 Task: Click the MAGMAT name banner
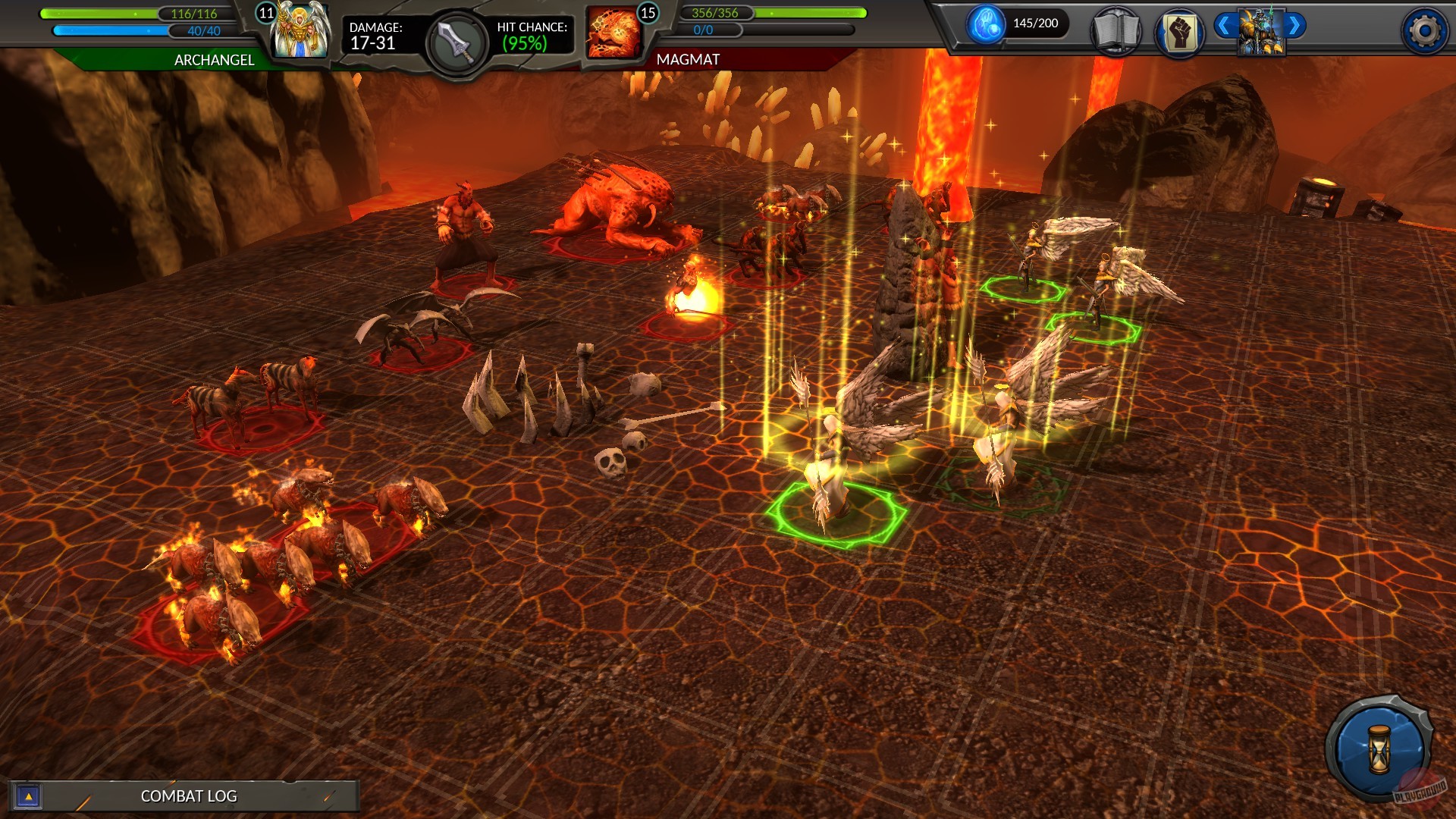[x=686, y=61]
